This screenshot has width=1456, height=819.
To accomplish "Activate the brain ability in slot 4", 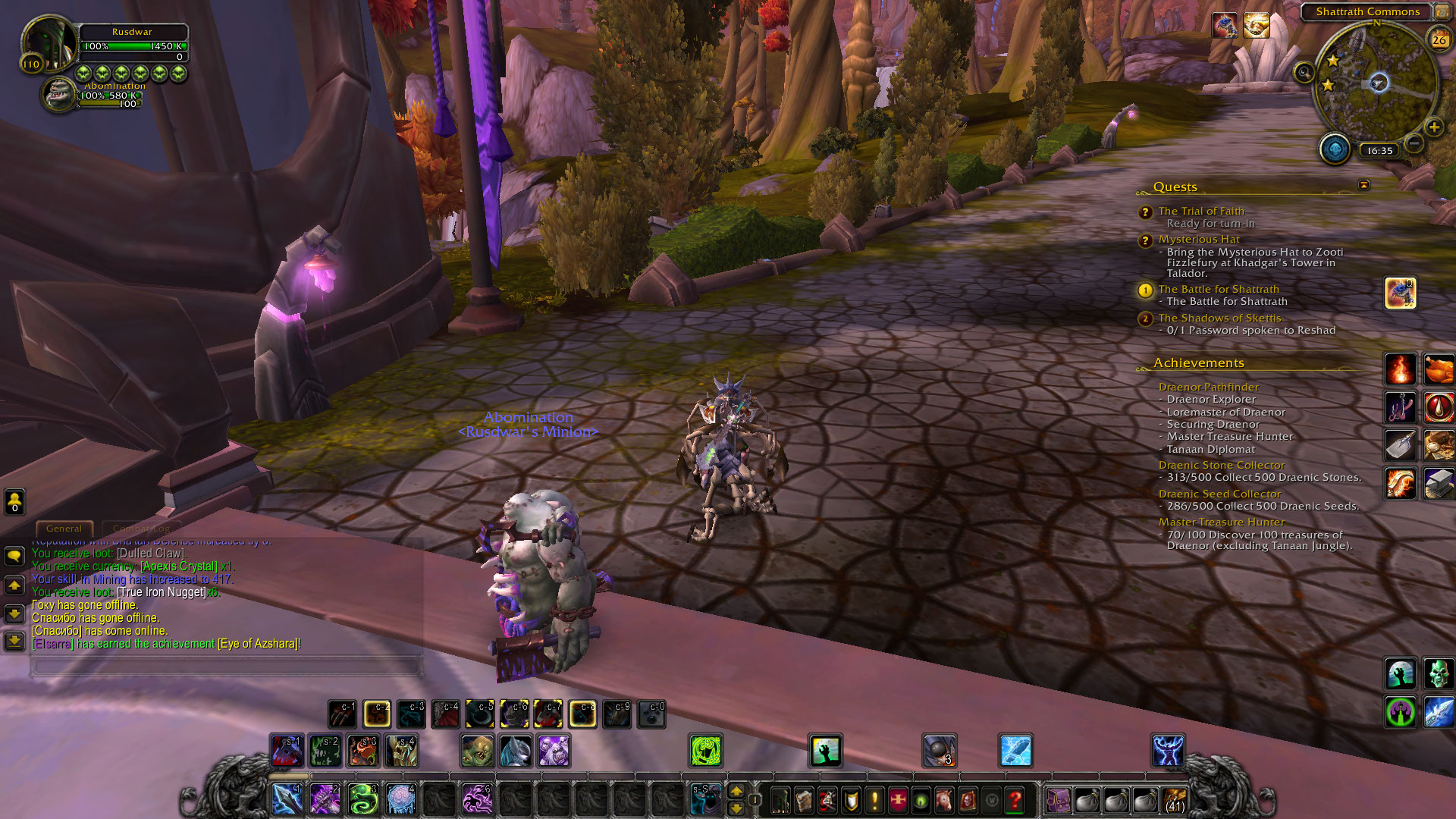I will coord(400,799).
